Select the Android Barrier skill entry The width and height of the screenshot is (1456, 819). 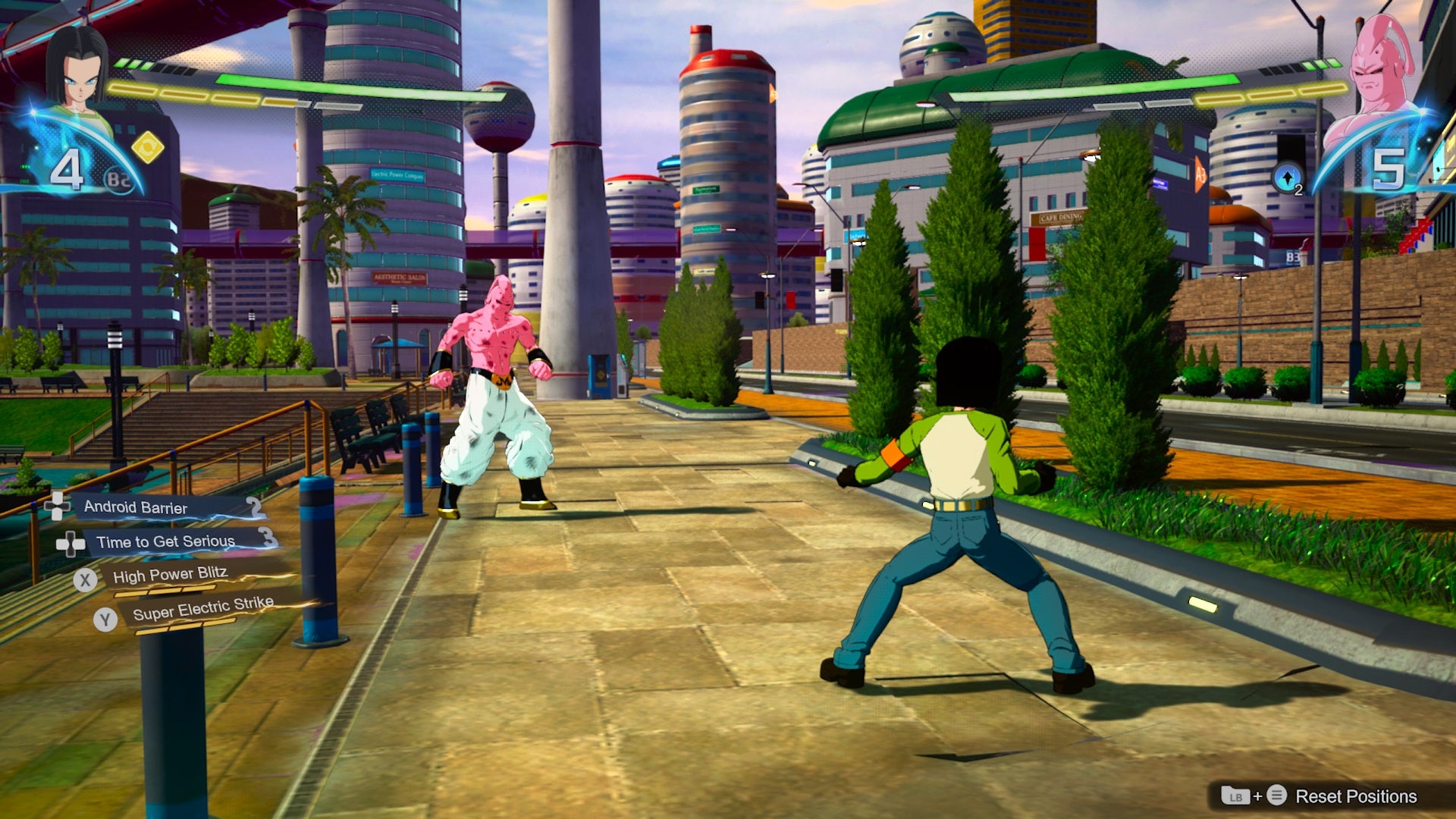coord(136,508)
